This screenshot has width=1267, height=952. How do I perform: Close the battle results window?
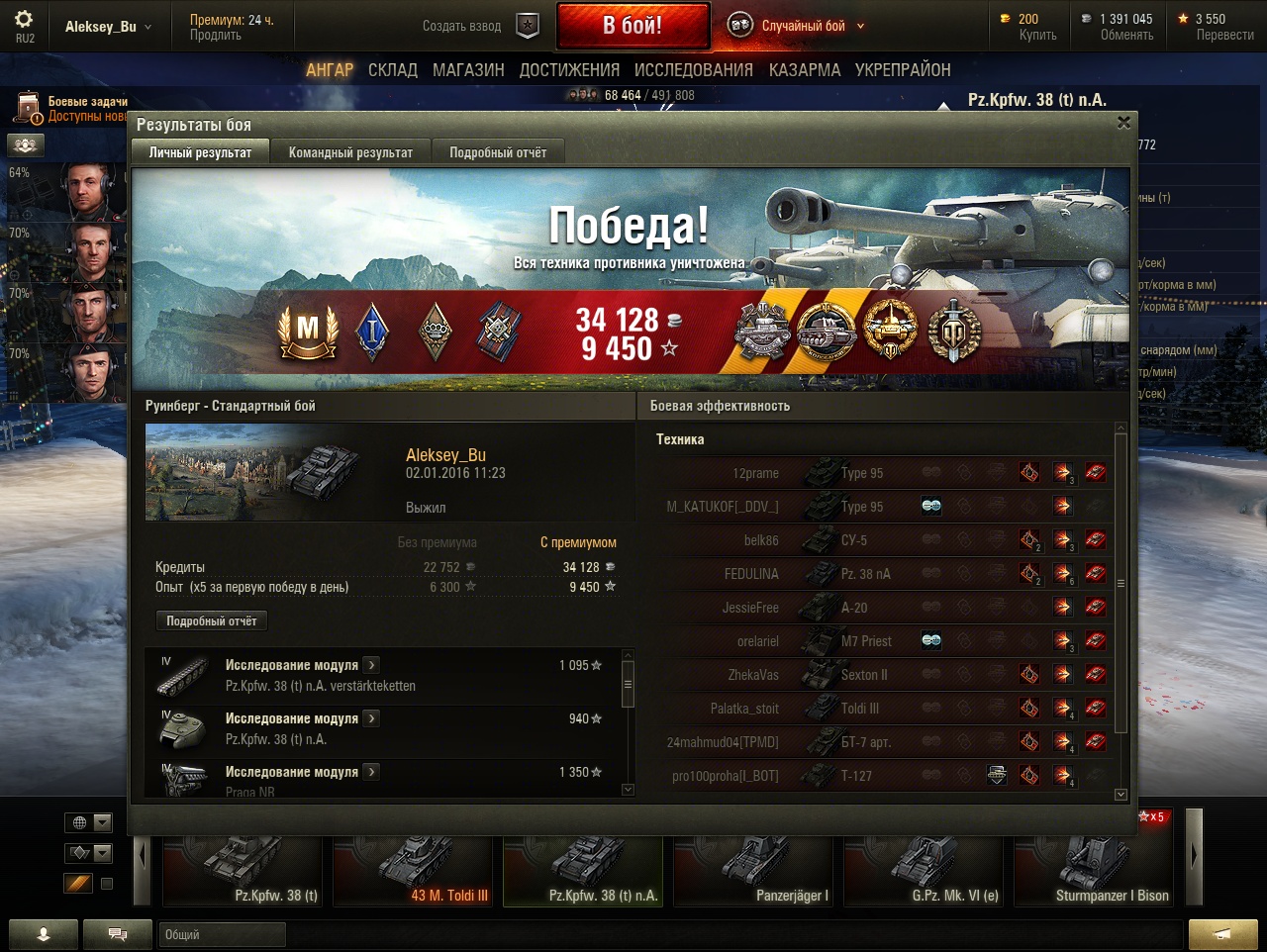click(1123, 123)
